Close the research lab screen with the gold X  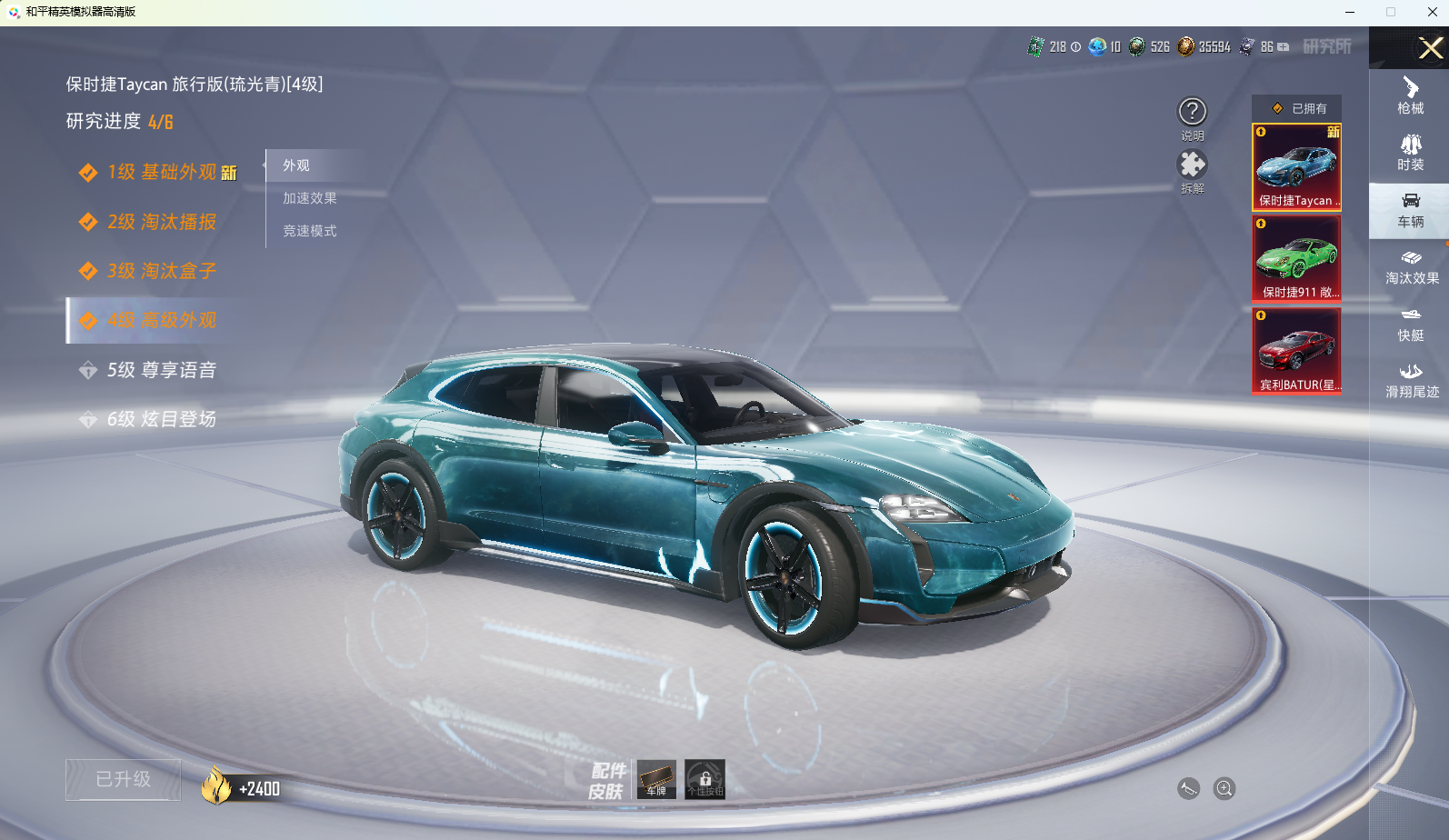click(1430, 48)
